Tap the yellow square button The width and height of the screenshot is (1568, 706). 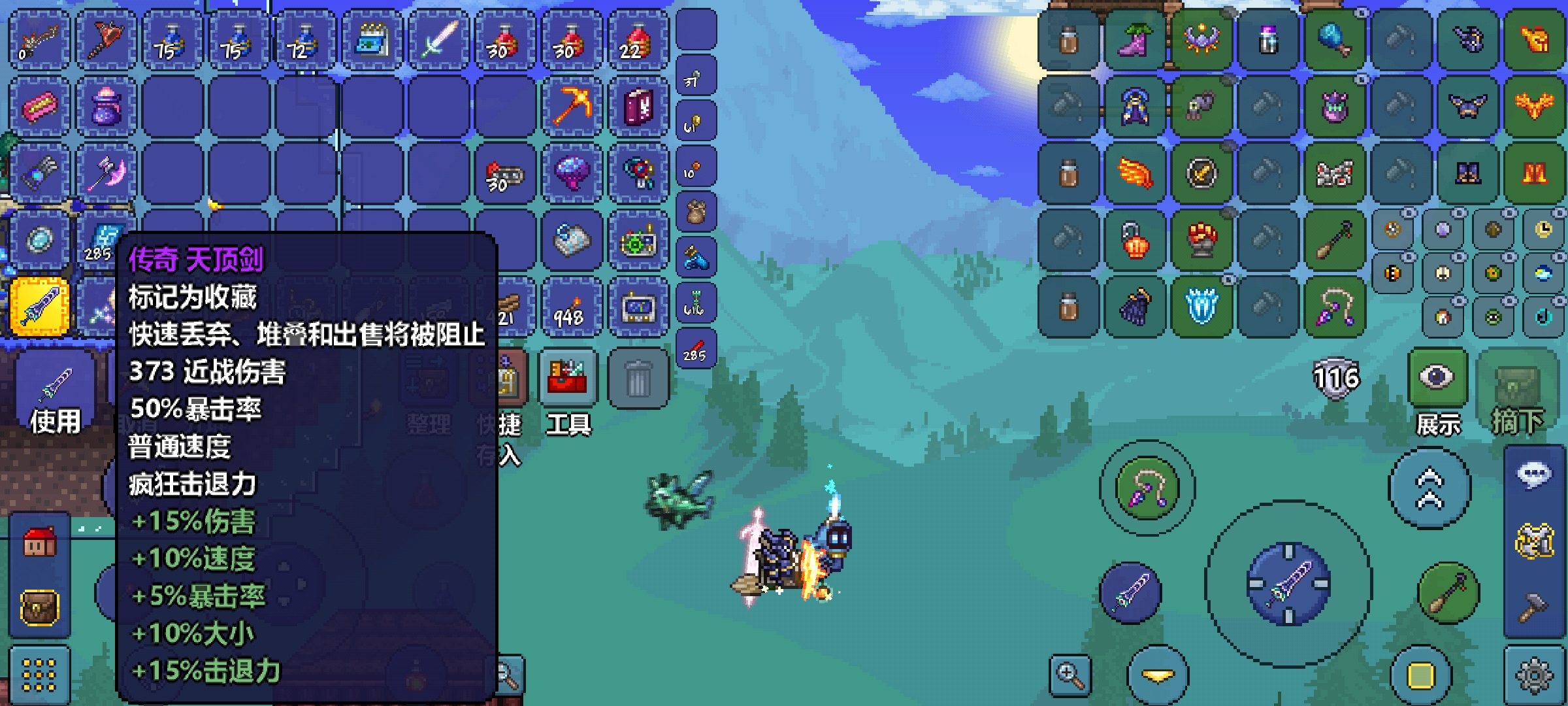coord(1421,675)
